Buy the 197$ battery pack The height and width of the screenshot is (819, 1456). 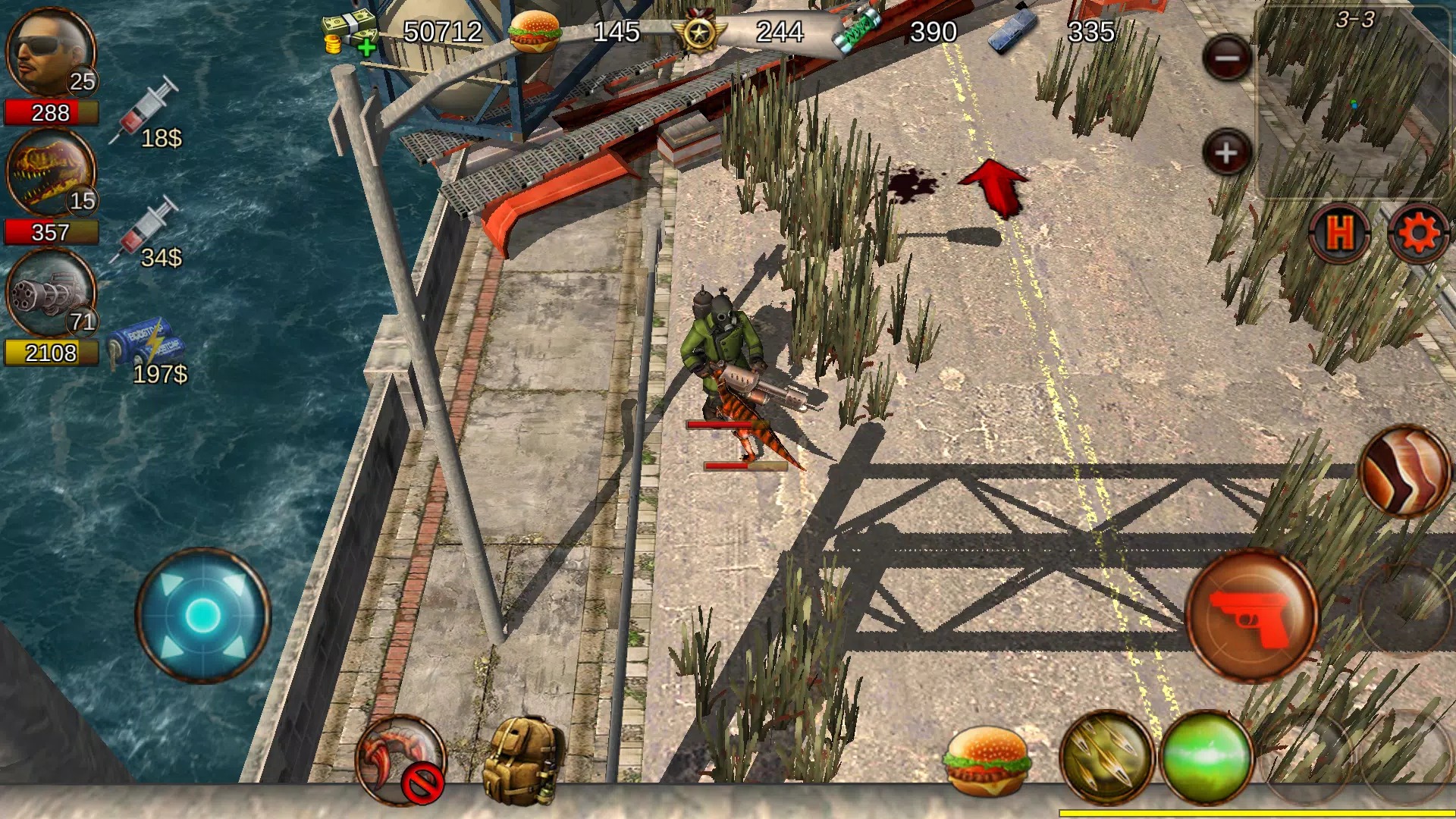click(148, 350)
